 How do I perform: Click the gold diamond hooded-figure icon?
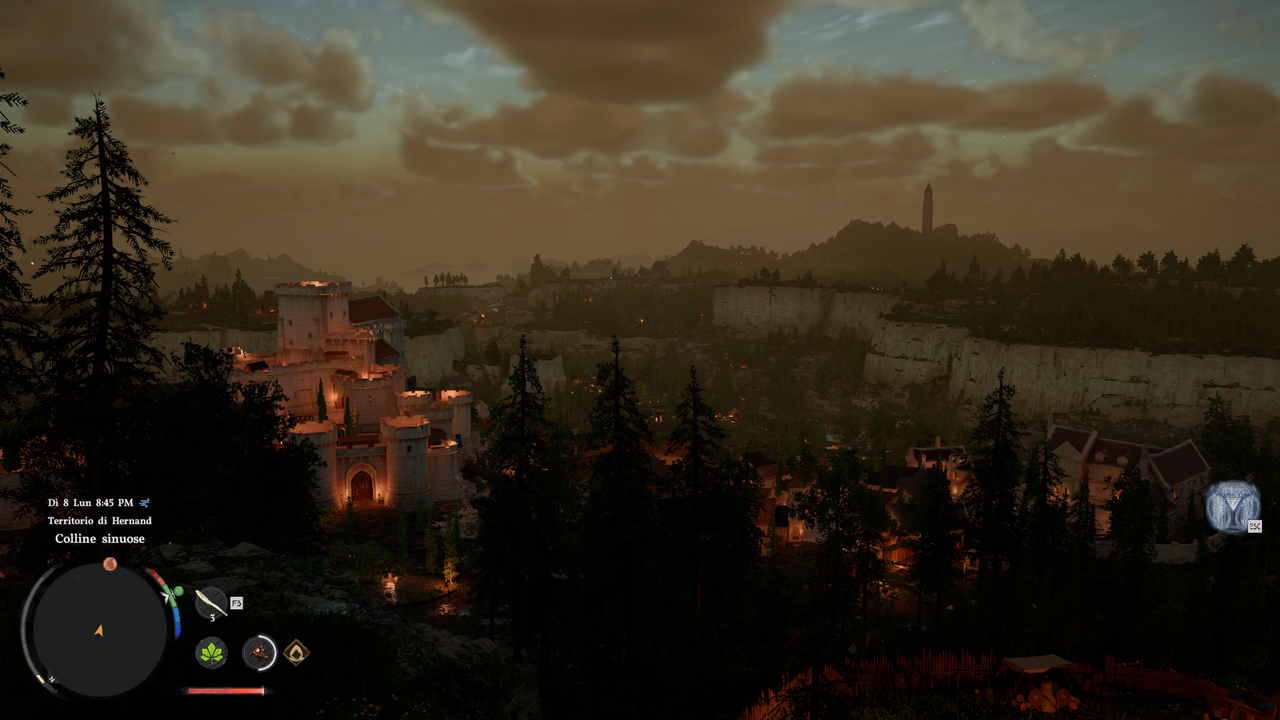[296, 653]
